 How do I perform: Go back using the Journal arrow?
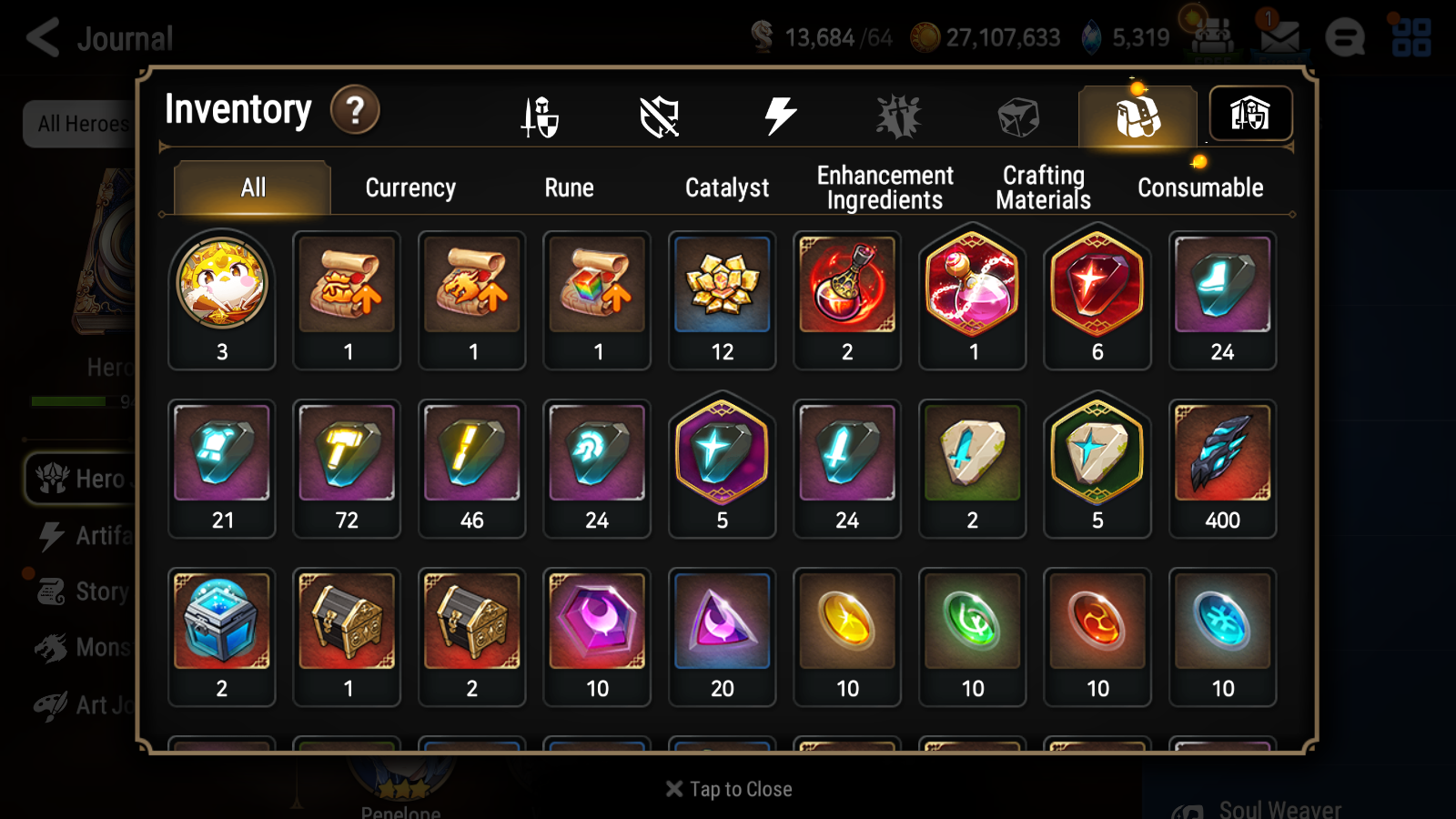(x=41, y=36)
